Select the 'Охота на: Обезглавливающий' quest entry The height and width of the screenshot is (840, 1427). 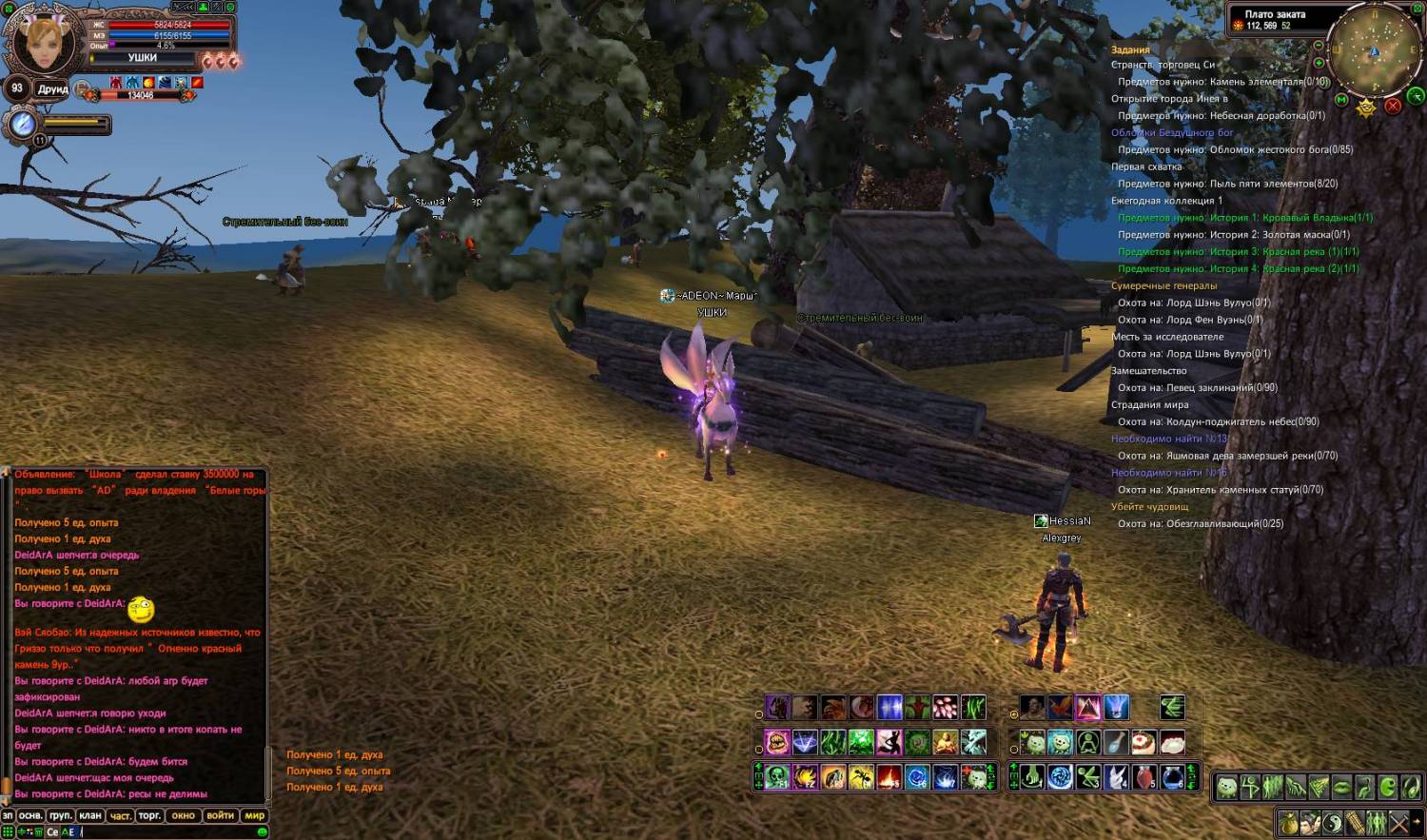(1201, 523)
